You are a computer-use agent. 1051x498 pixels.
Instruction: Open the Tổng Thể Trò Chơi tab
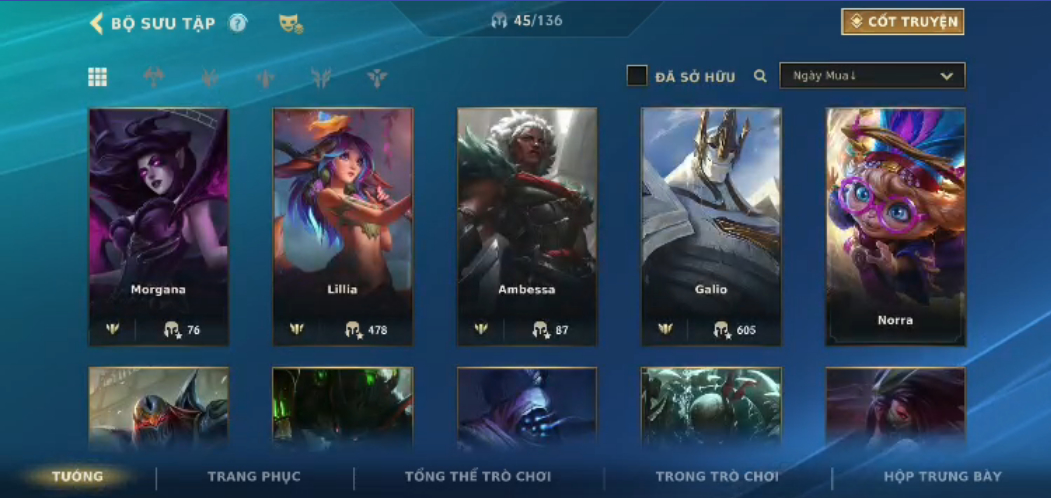478,476
